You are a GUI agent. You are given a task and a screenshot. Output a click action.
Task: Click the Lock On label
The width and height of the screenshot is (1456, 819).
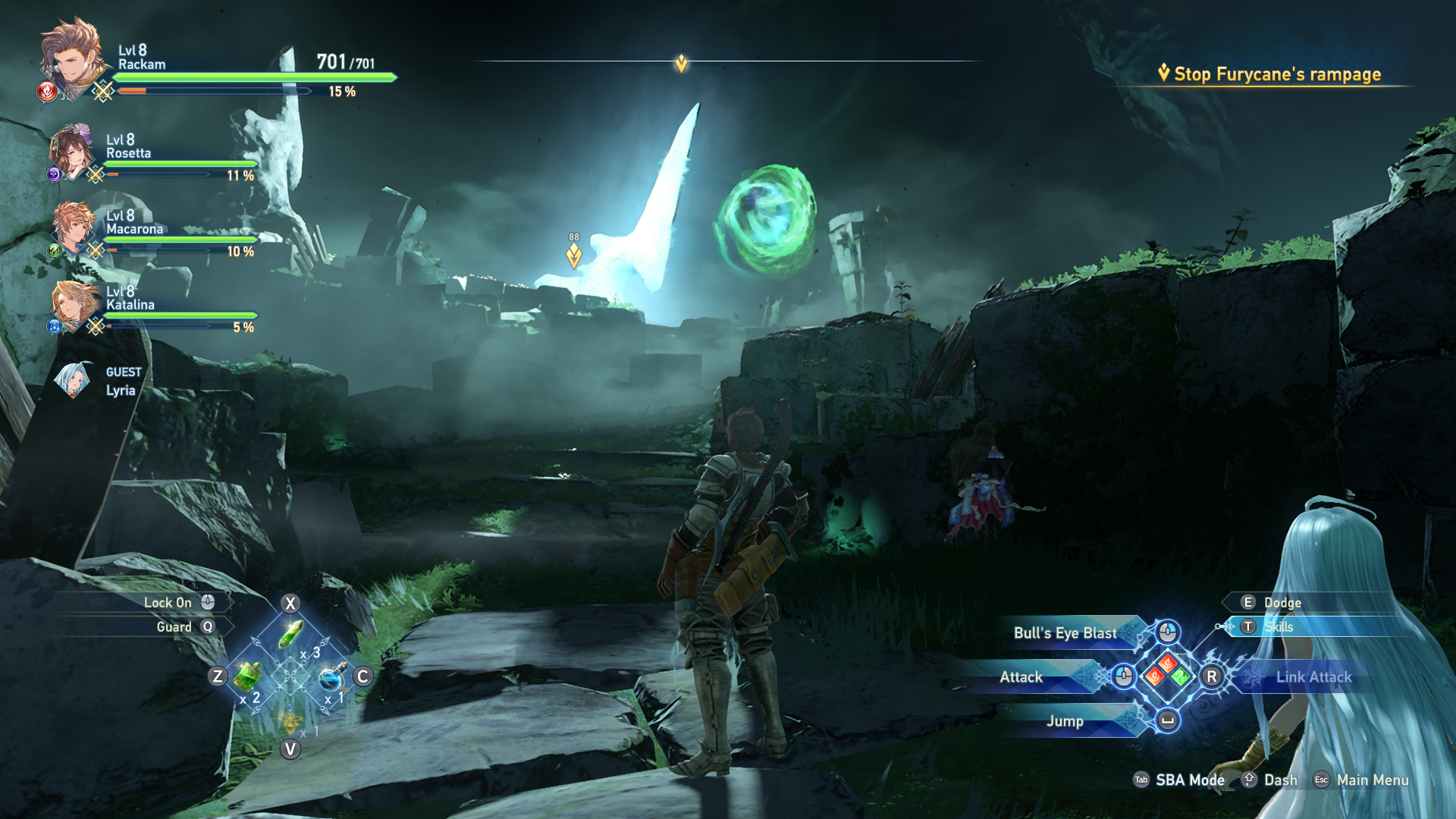(168, 603)
